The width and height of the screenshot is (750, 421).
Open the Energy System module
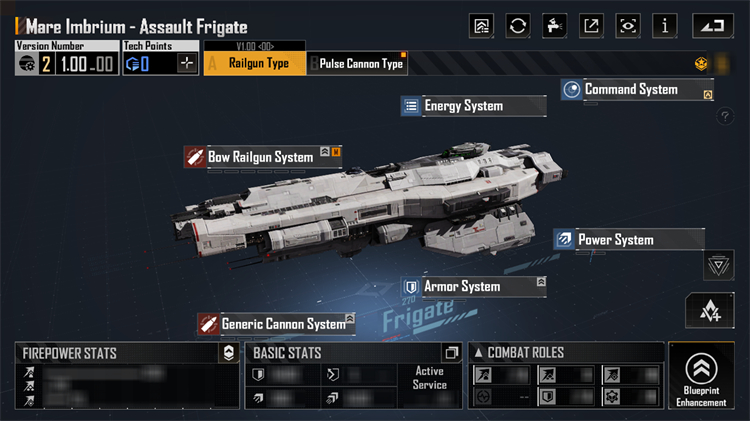coord(463,106)
